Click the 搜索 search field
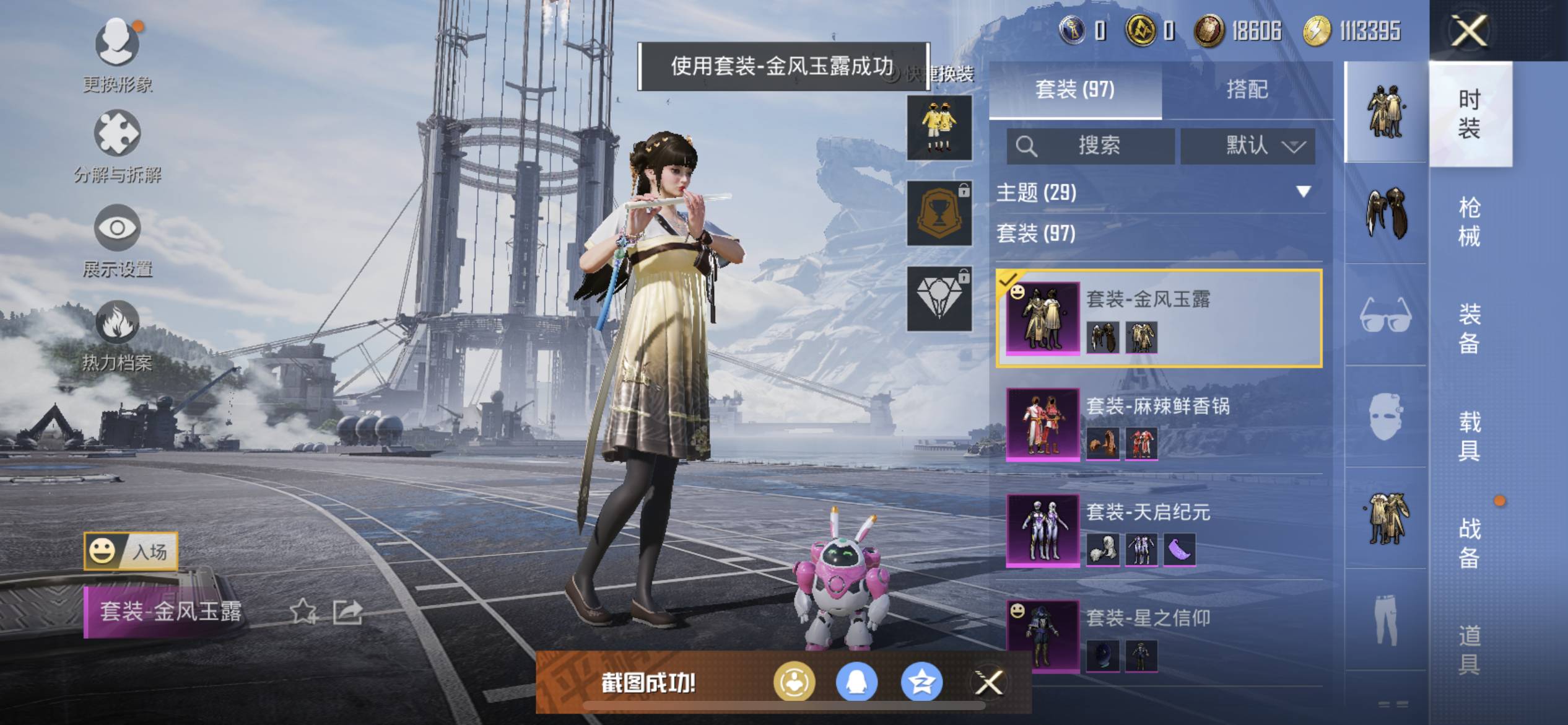The image size is (1568, 725). [x=1091, y=146]
